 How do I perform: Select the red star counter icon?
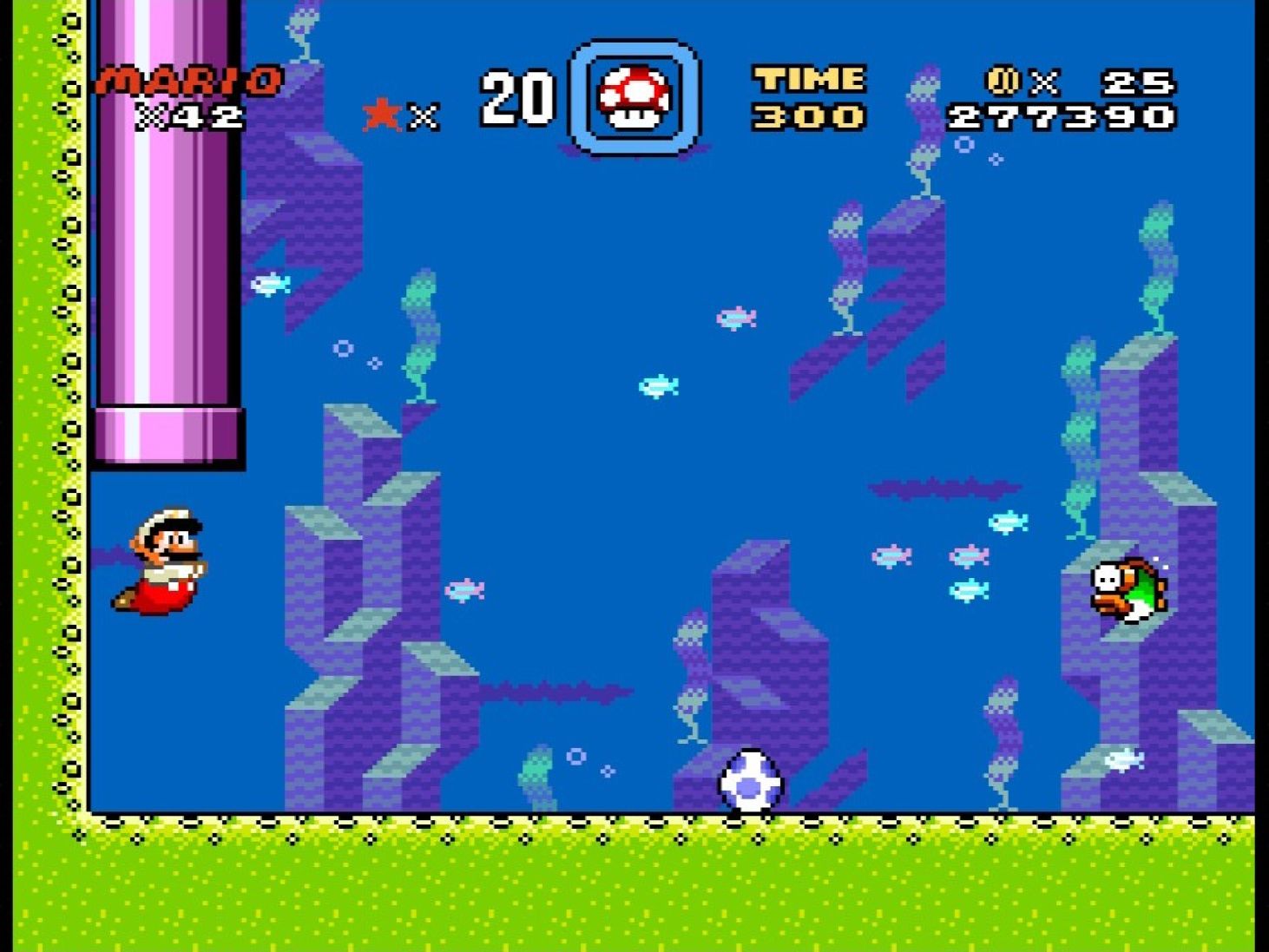coord(379,114)
